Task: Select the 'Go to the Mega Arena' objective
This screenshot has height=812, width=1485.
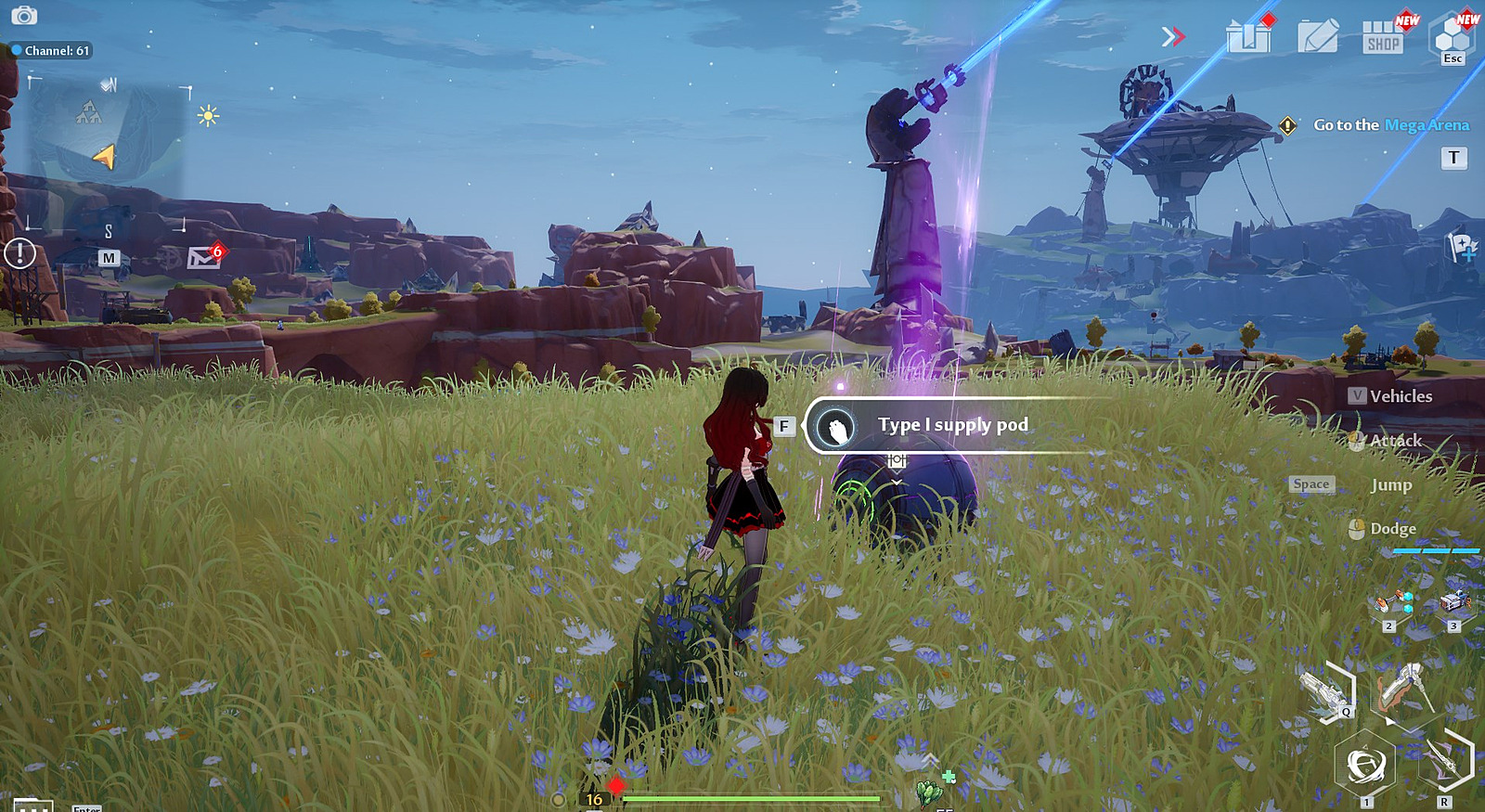Action: (1389, 125)
